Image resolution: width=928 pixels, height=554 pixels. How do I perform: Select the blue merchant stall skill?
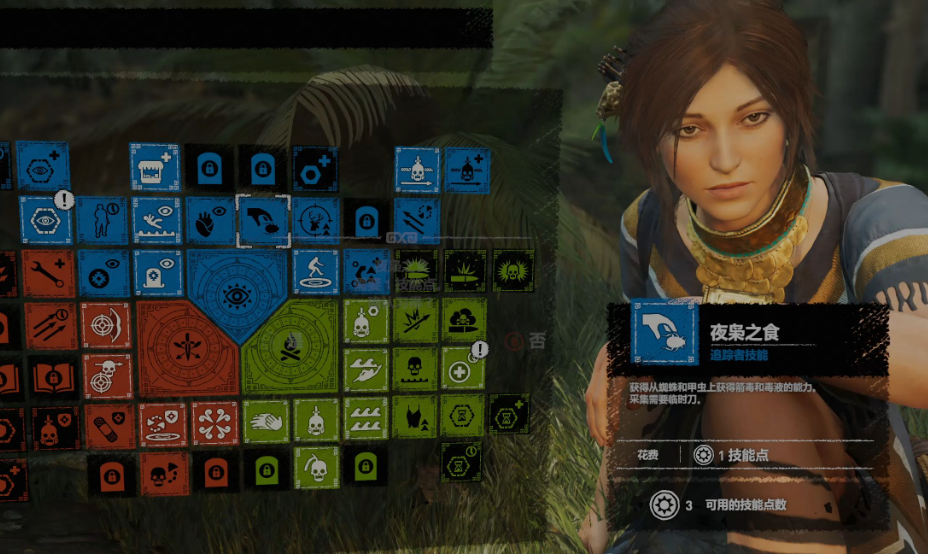coord(154,167)
